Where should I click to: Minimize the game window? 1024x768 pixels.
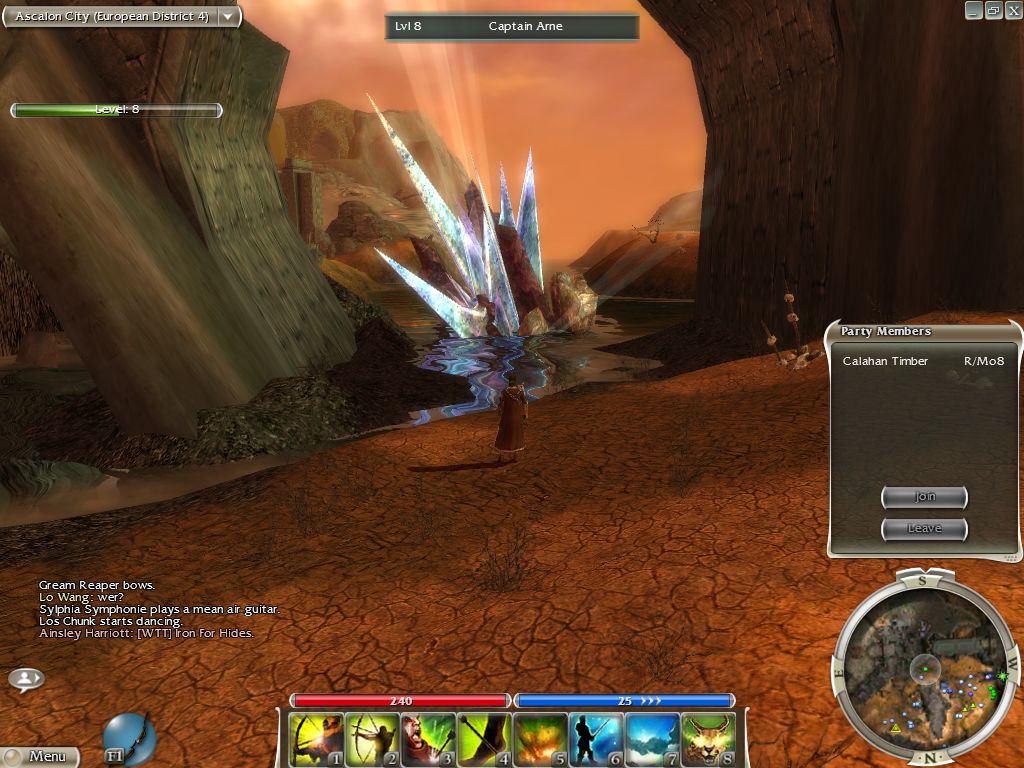974,10
